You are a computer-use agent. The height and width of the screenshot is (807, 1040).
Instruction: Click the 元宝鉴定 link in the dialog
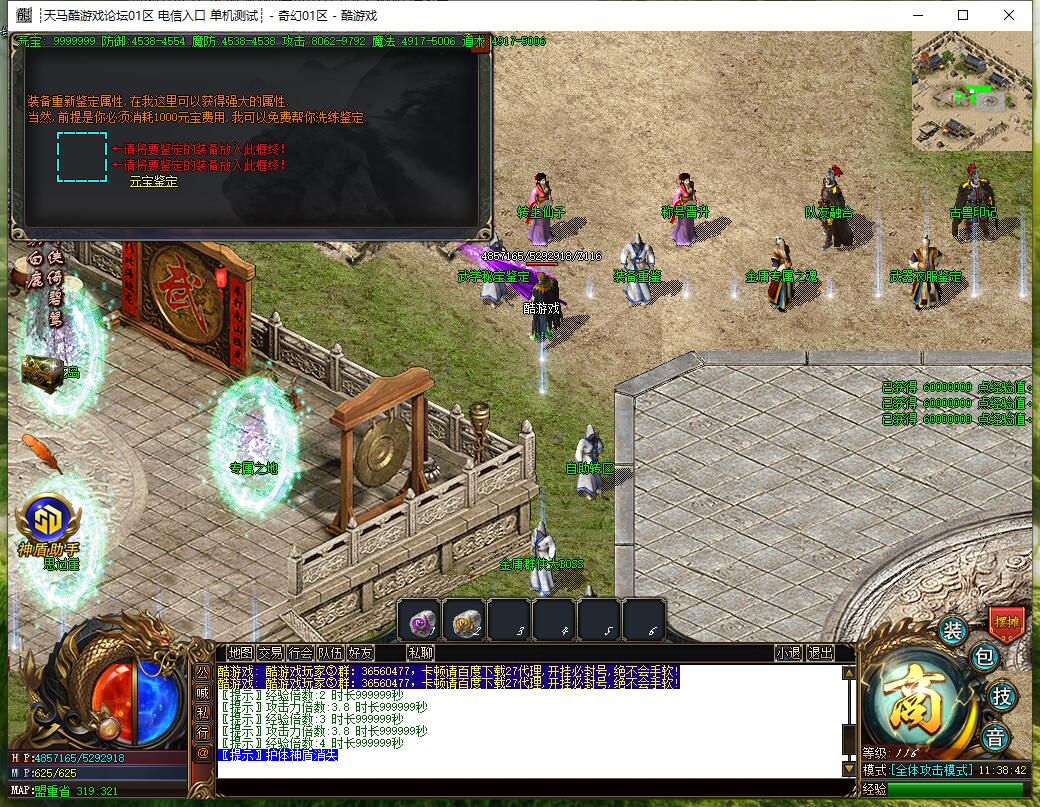pos(153,182)
